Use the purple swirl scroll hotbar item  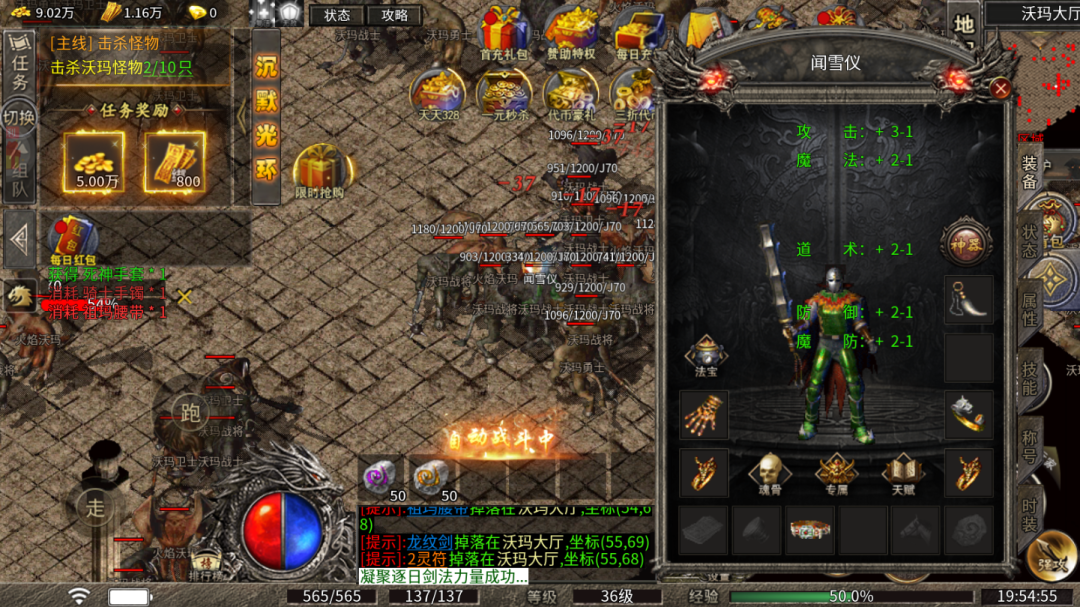(x=381, y=479)
